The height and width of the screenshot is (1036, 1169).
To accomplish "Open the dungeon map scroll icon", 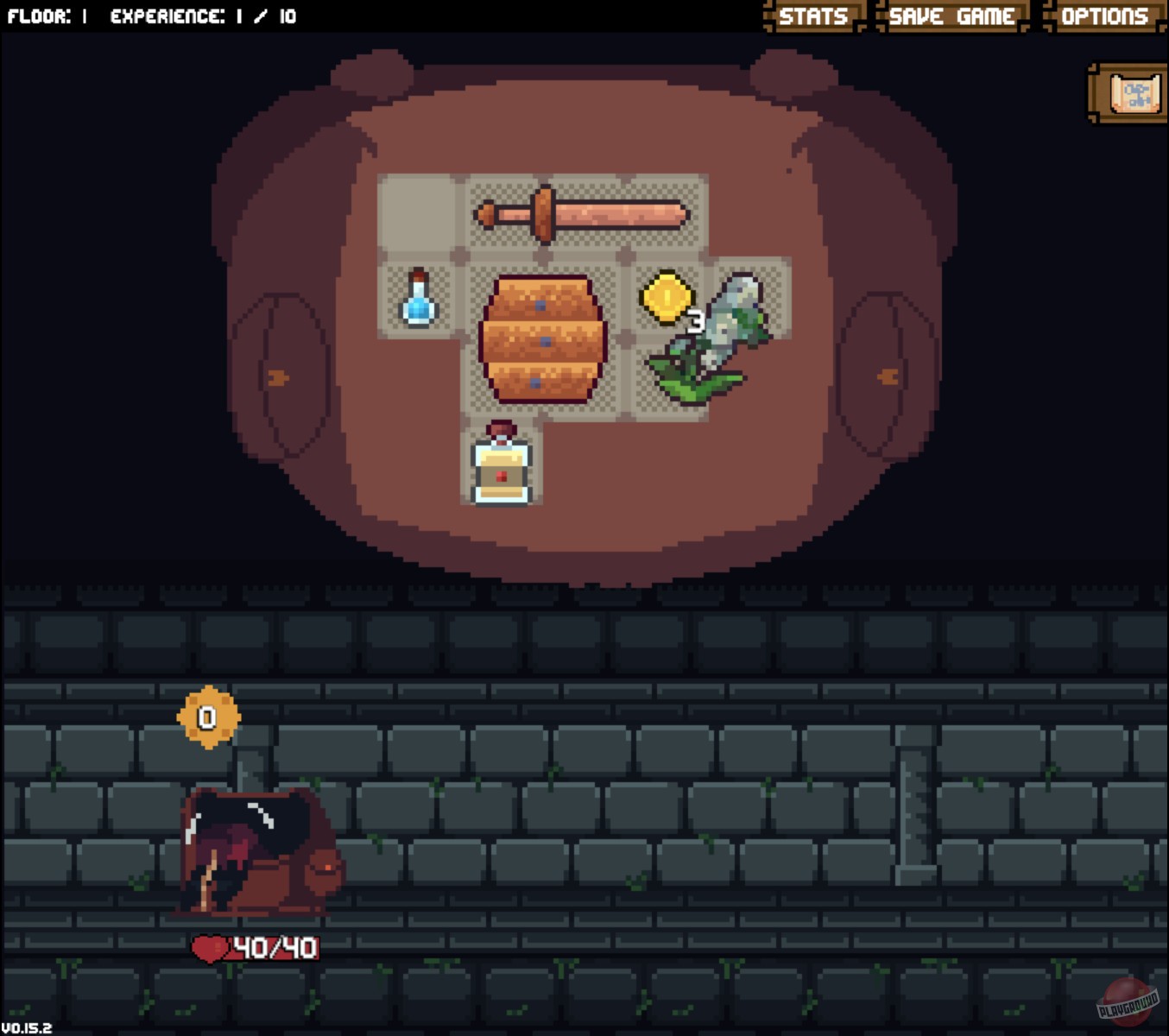I will (1125, 92).
